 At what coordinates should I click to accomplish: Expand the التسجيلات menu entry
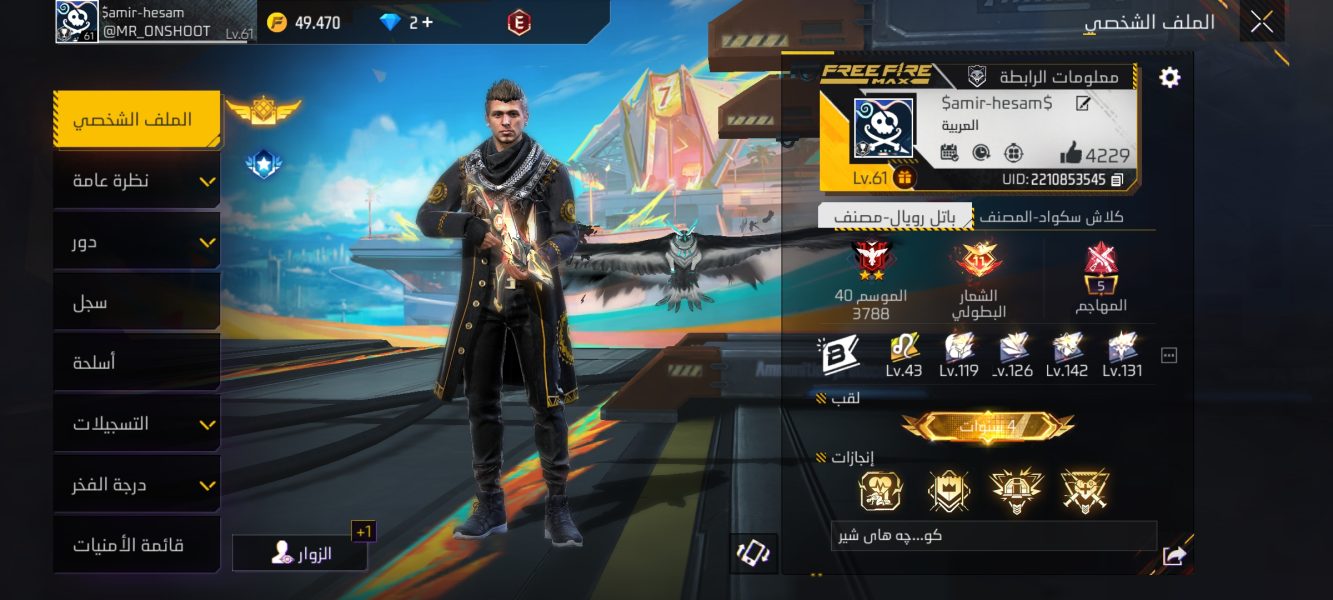pyautogui.click(x=136, y=424)
